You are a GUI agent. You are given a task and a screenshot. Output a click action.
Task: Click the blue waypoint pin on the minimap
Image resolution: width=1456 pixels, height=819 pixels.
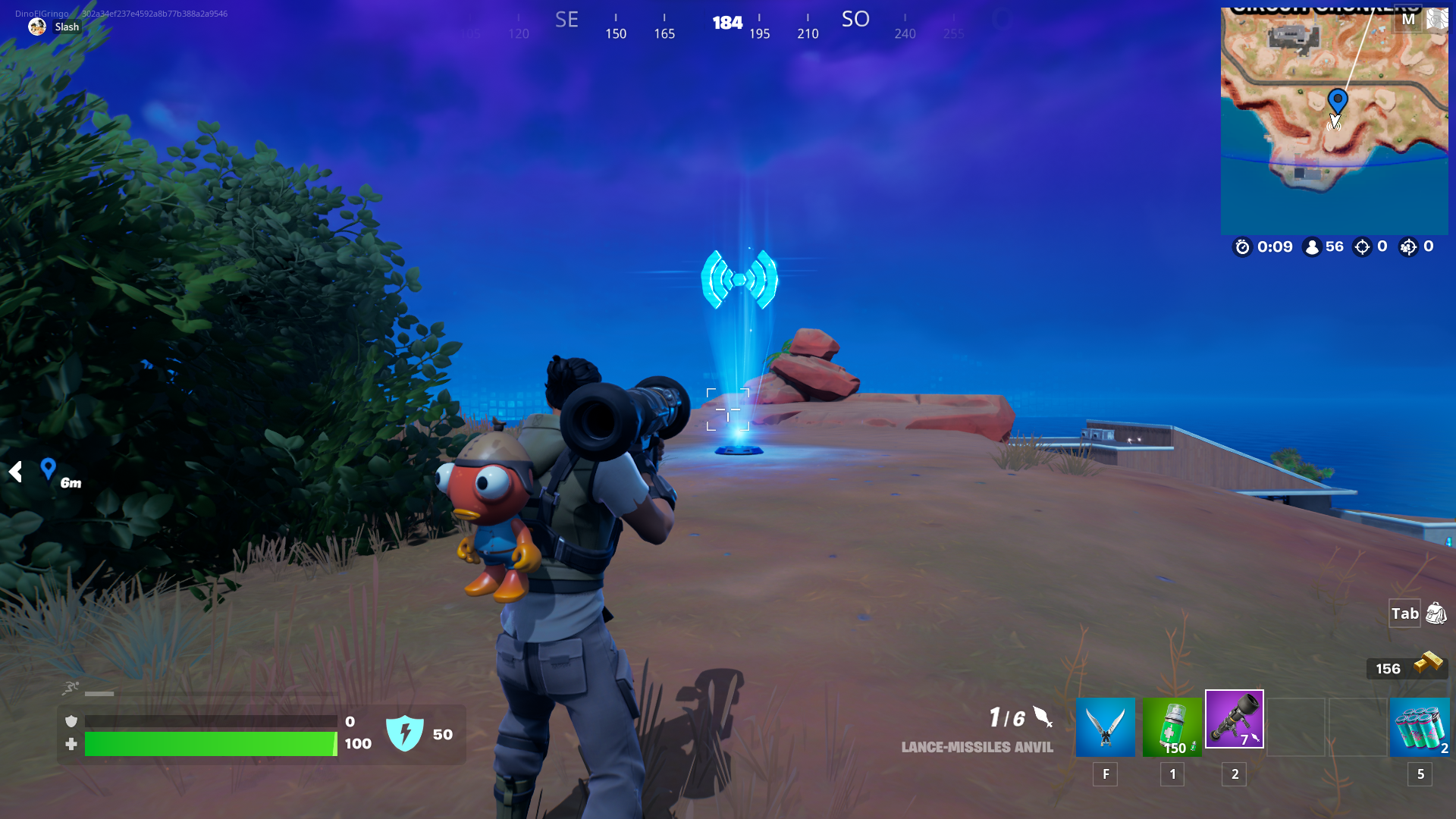coord(1338,99)
